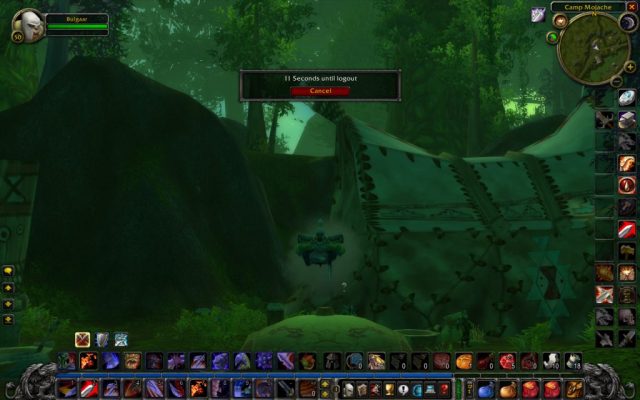Viewport: 640px width, 400px height.
Task: Click the Bulgaar player portrait
Action: 27,23
